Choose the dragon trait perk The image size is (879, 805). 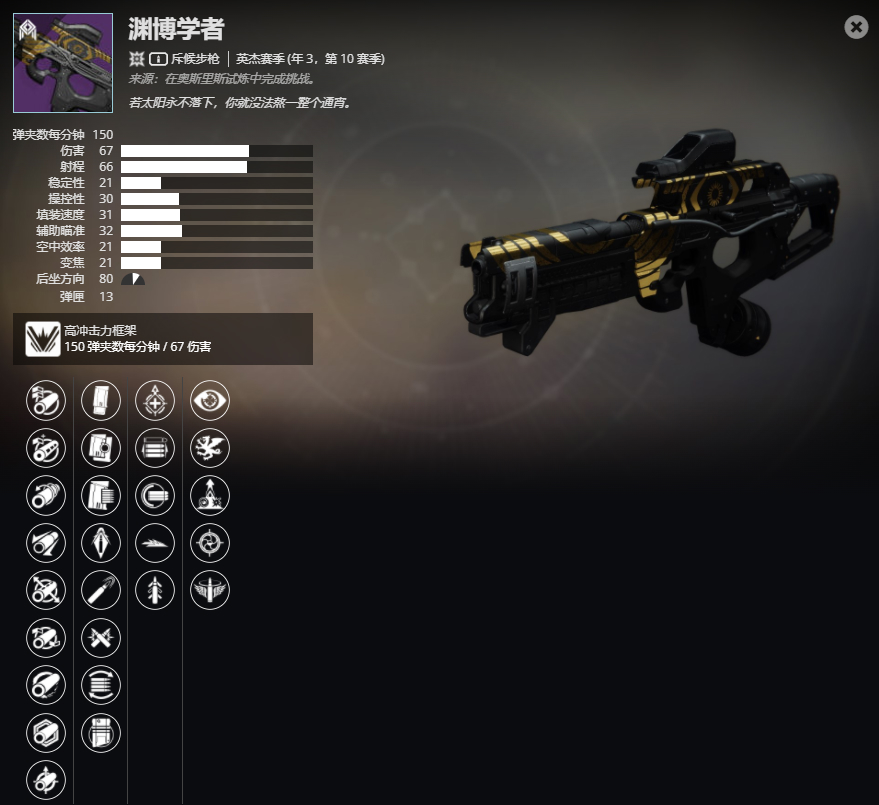(210, 447)
